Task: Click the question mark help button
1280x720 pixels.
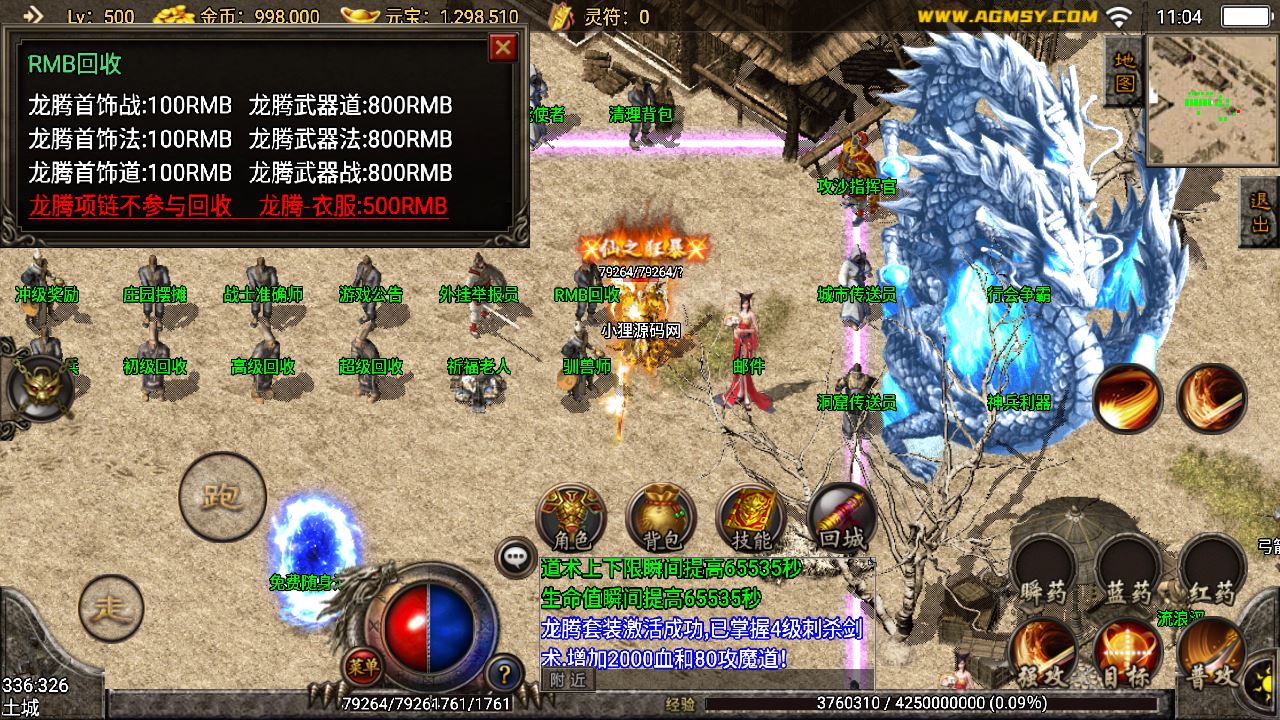Action: 505,673
